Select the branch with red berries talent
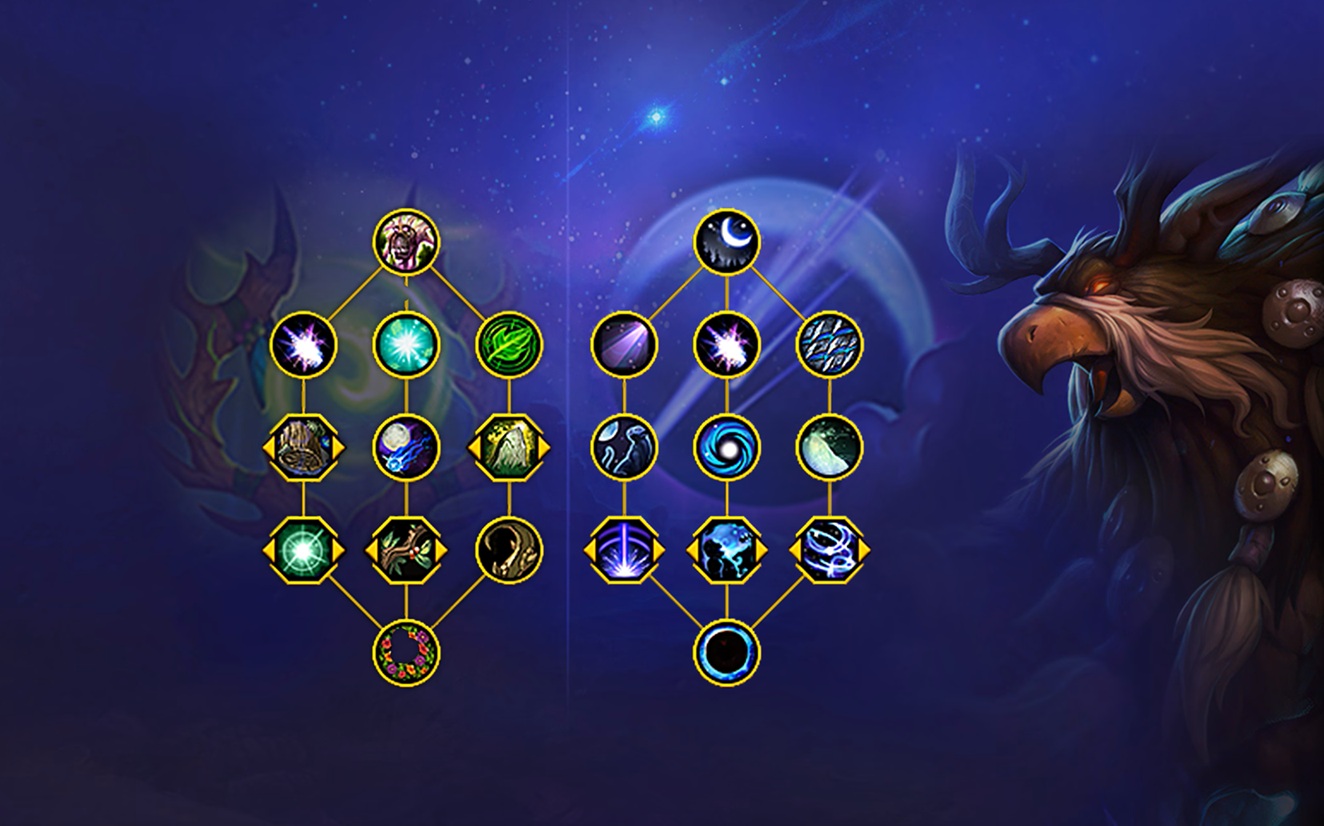 [406, 550]
